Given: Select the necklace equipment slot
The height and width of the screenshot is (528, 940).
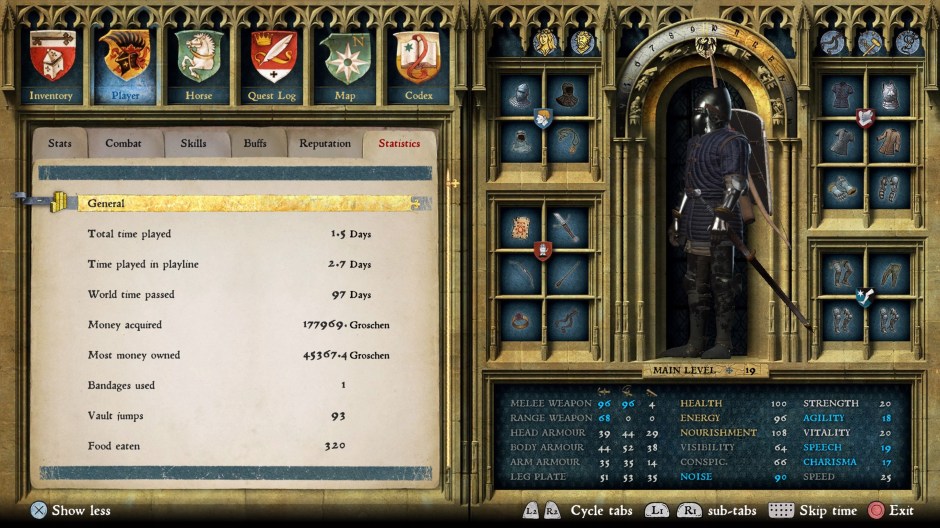Looking at the screenshot, I should (567, 141).
